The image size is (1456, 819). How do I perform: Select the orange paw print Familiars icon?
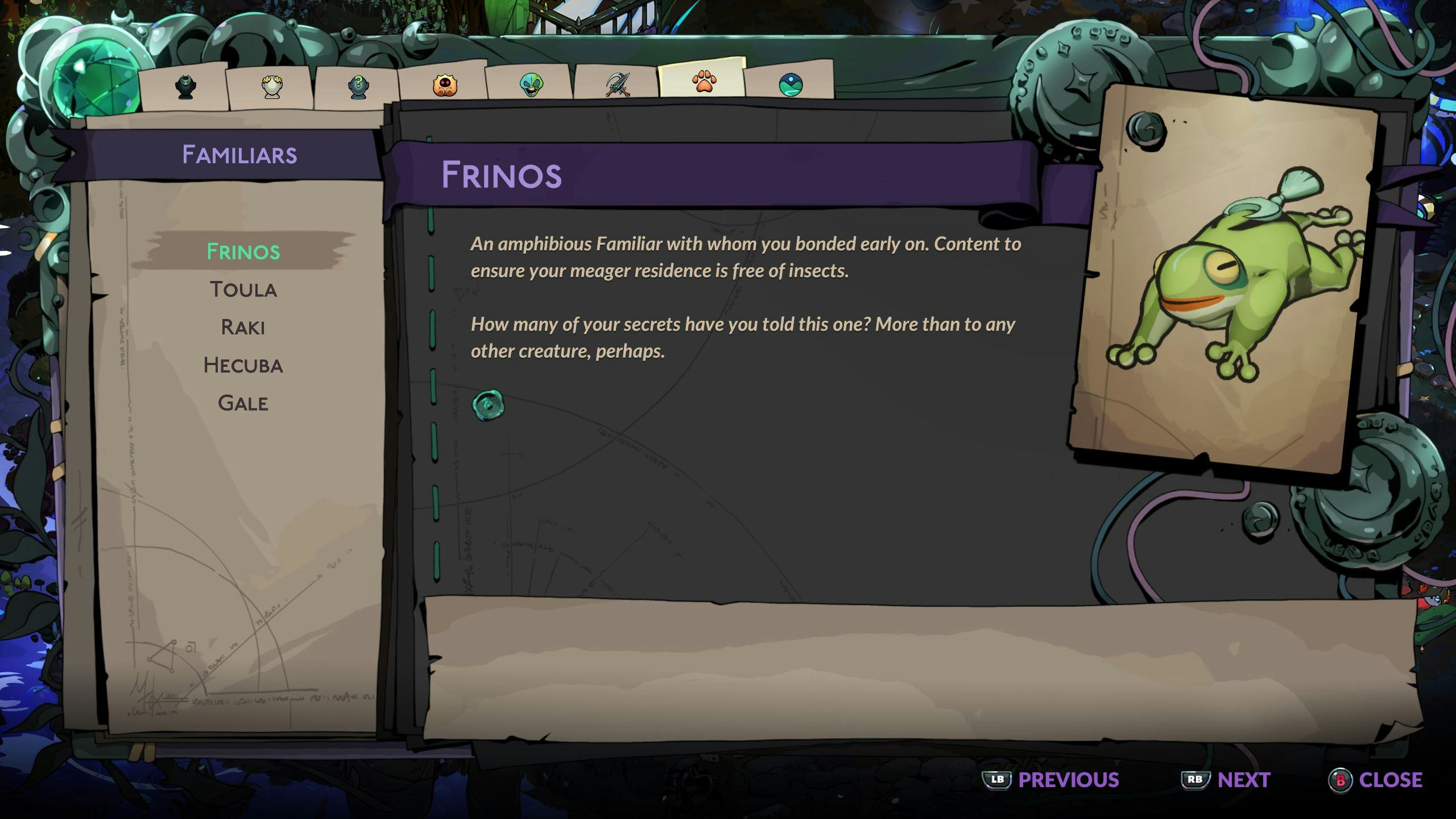[x=705, y=82]
